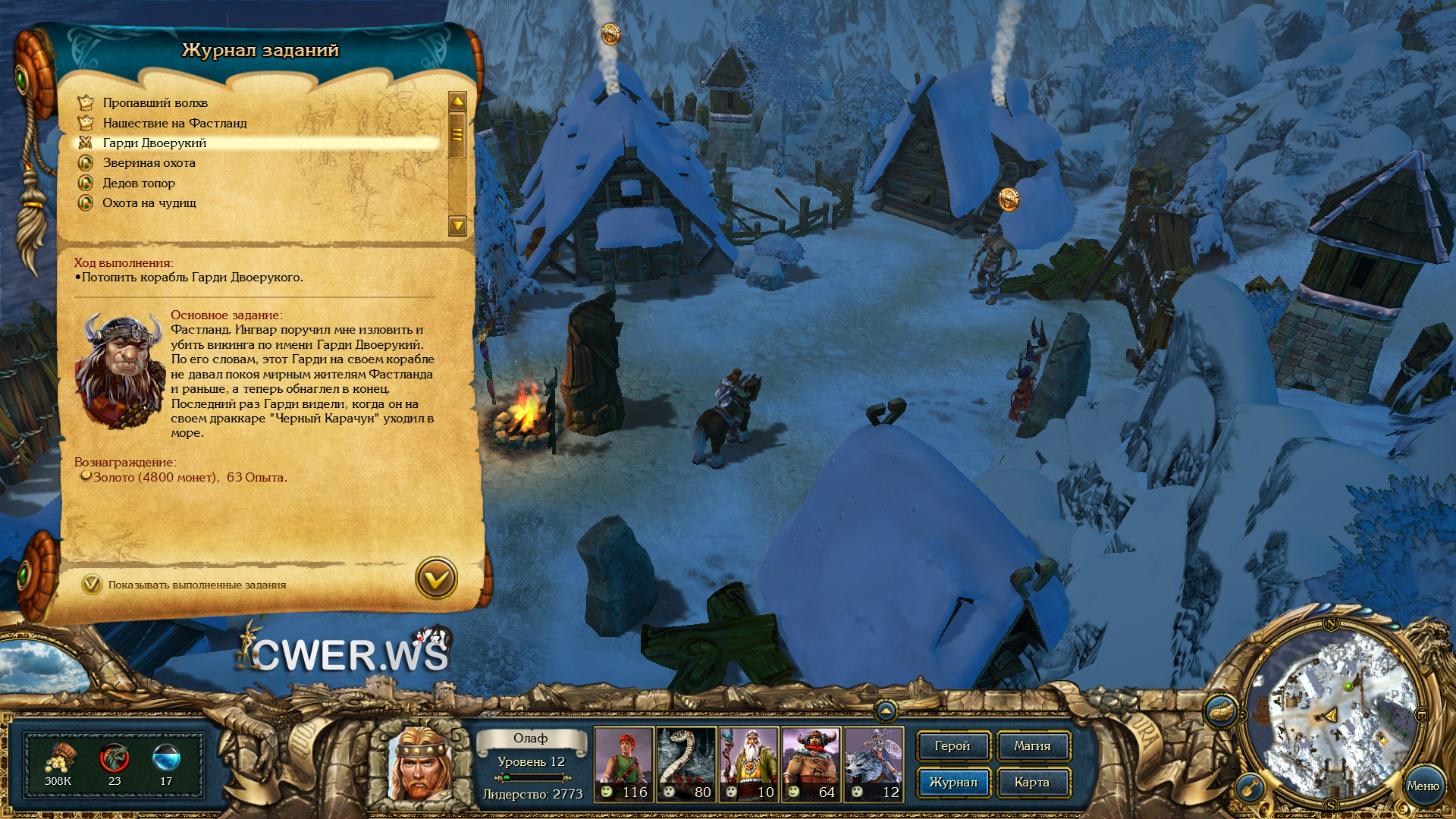Close the journal with the gold checkmark button
1456x819 pixels.
click(x=436, y=579)
